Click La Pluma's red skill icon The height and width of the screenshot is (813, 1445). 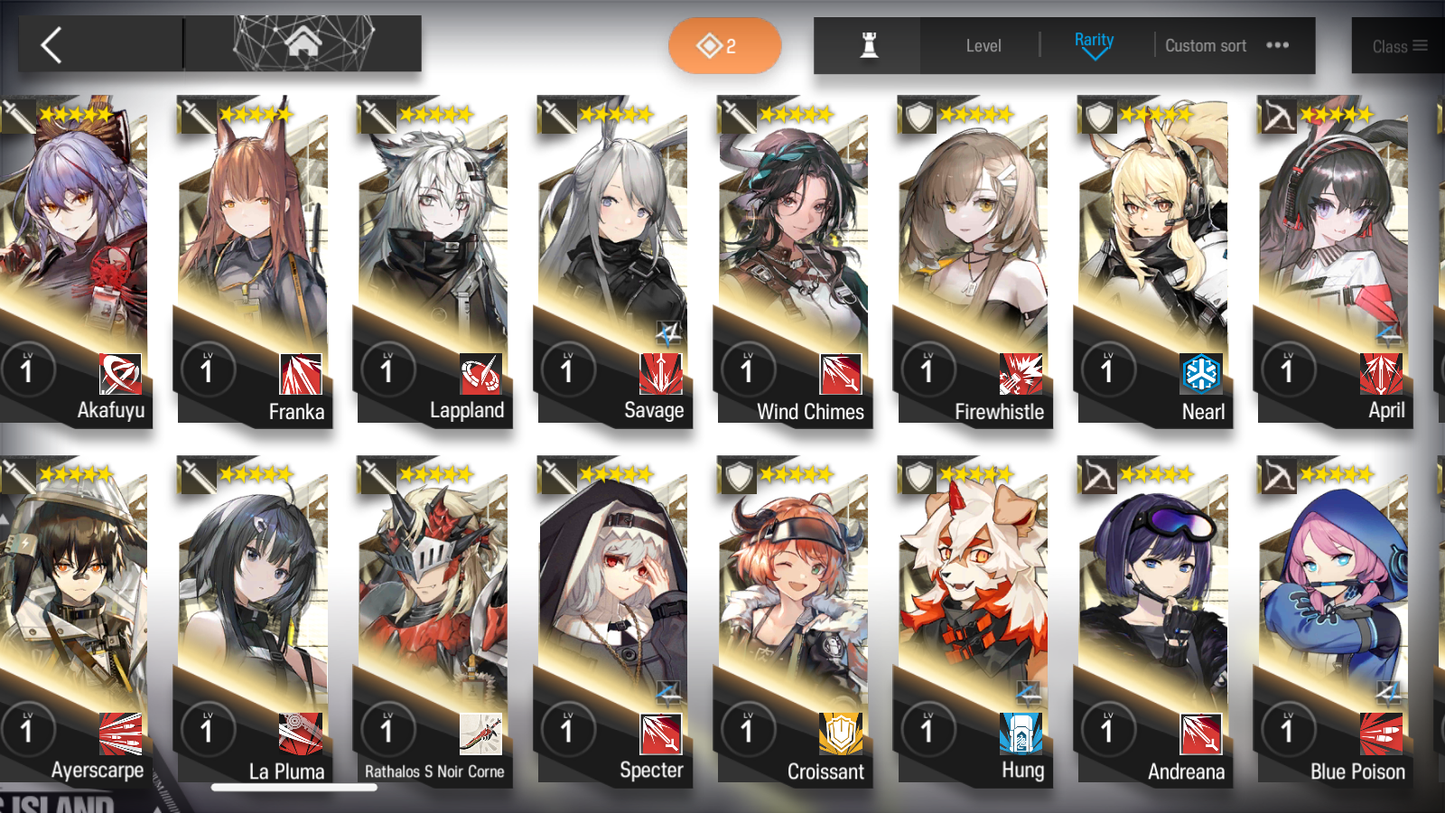[300, 733]
